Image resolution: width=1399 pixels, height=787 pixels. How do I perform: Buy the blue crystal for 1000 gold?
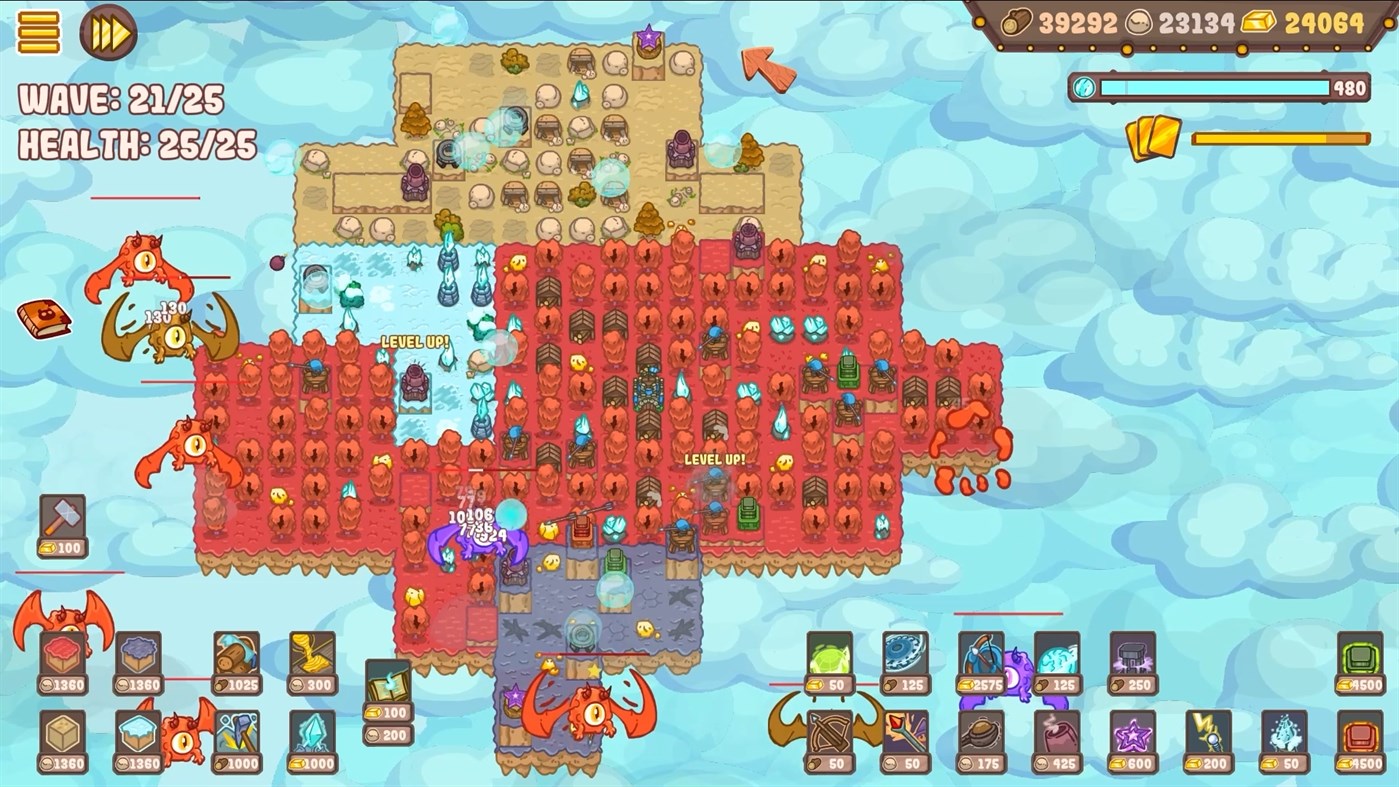pos(314,734)
